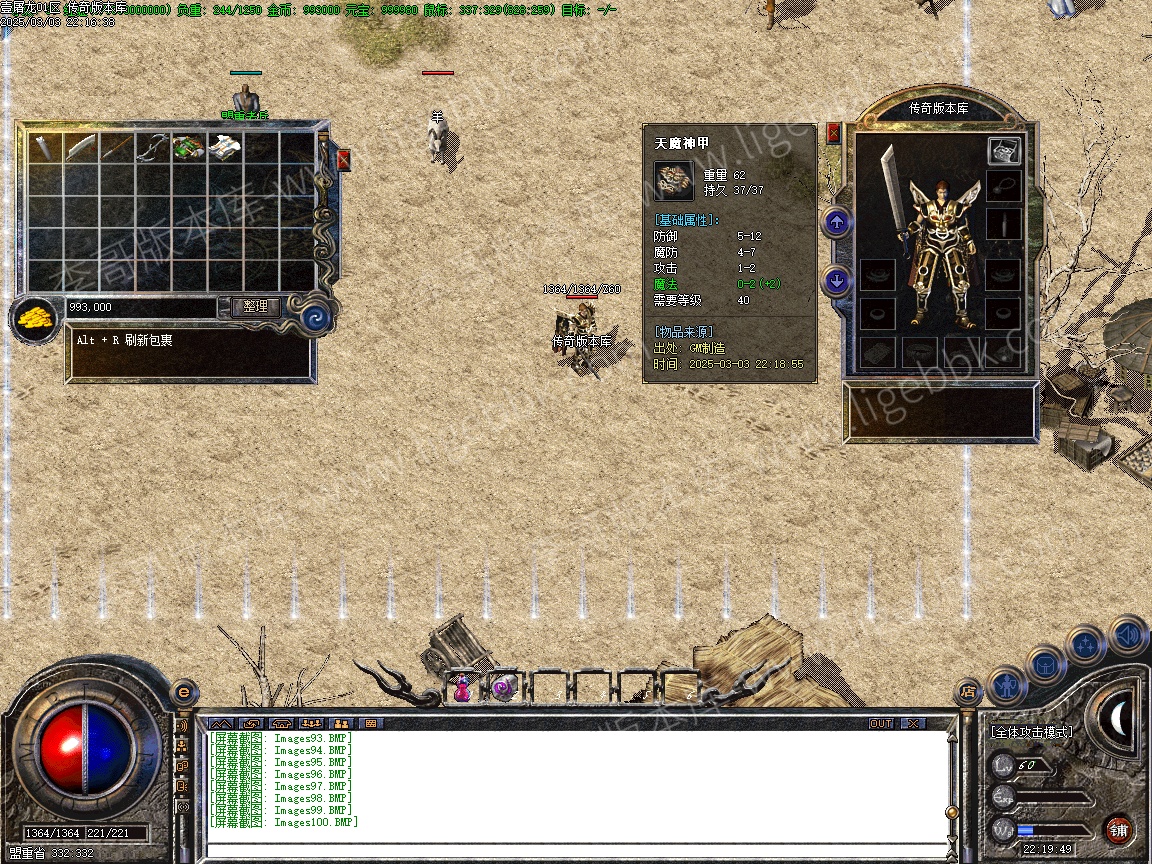The height and width of the screenshot is (864, 1152).
Task: Close the character equipment panel
Action: [x=834, y=132]
